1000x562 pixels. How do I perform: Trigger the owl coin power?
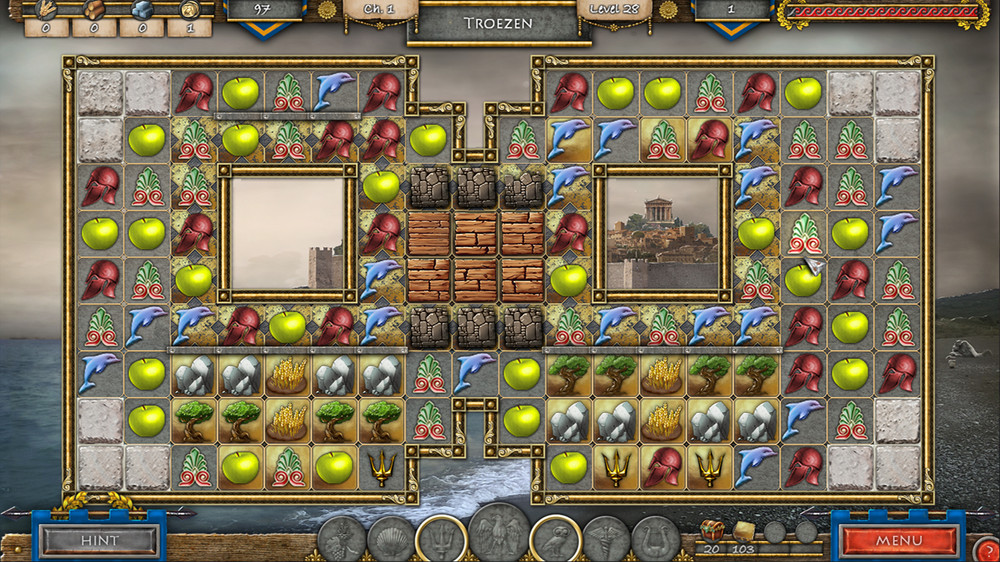[556, 539]
